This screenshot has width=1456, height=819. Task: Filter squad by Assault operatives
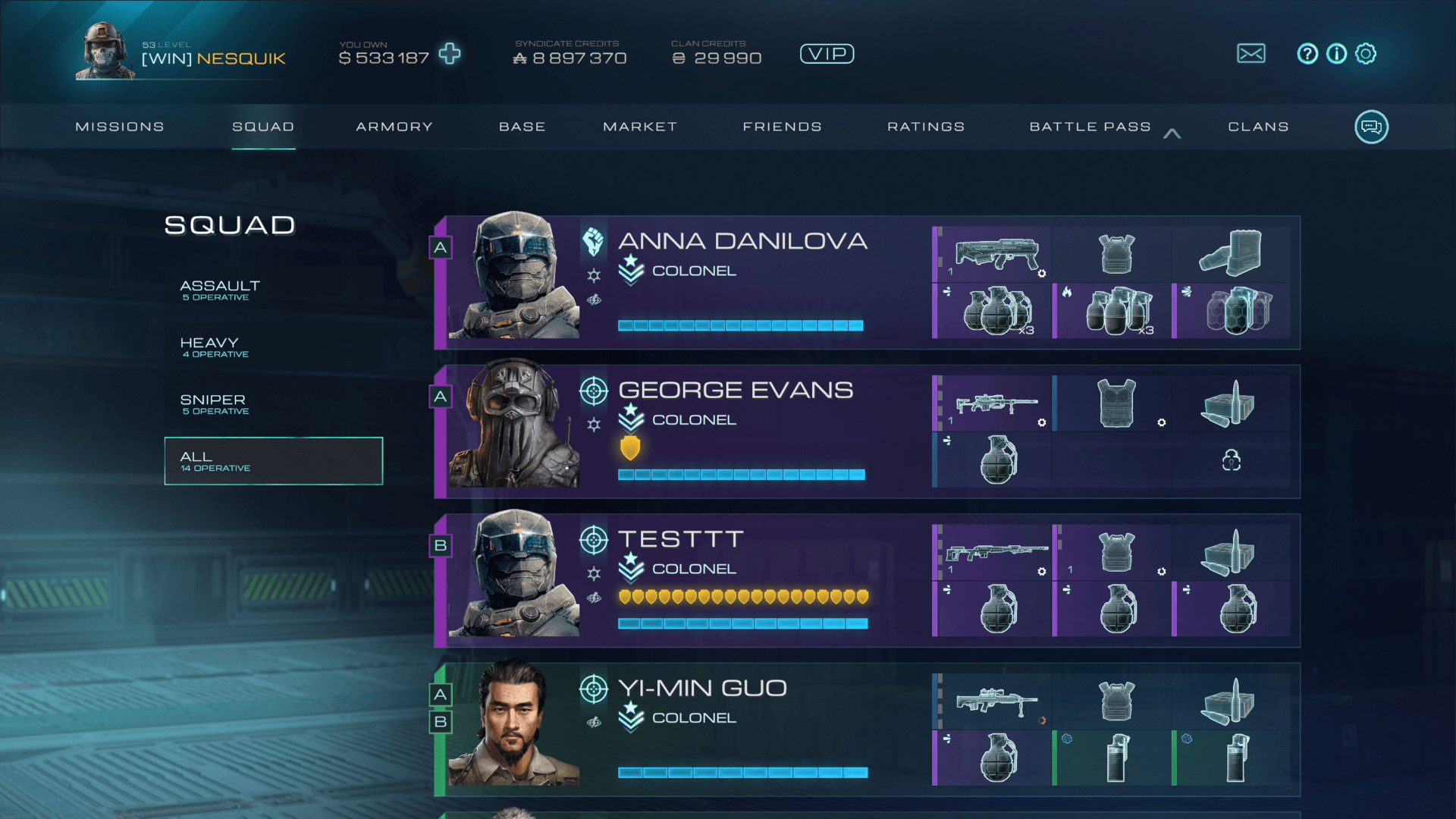[220, 290]
